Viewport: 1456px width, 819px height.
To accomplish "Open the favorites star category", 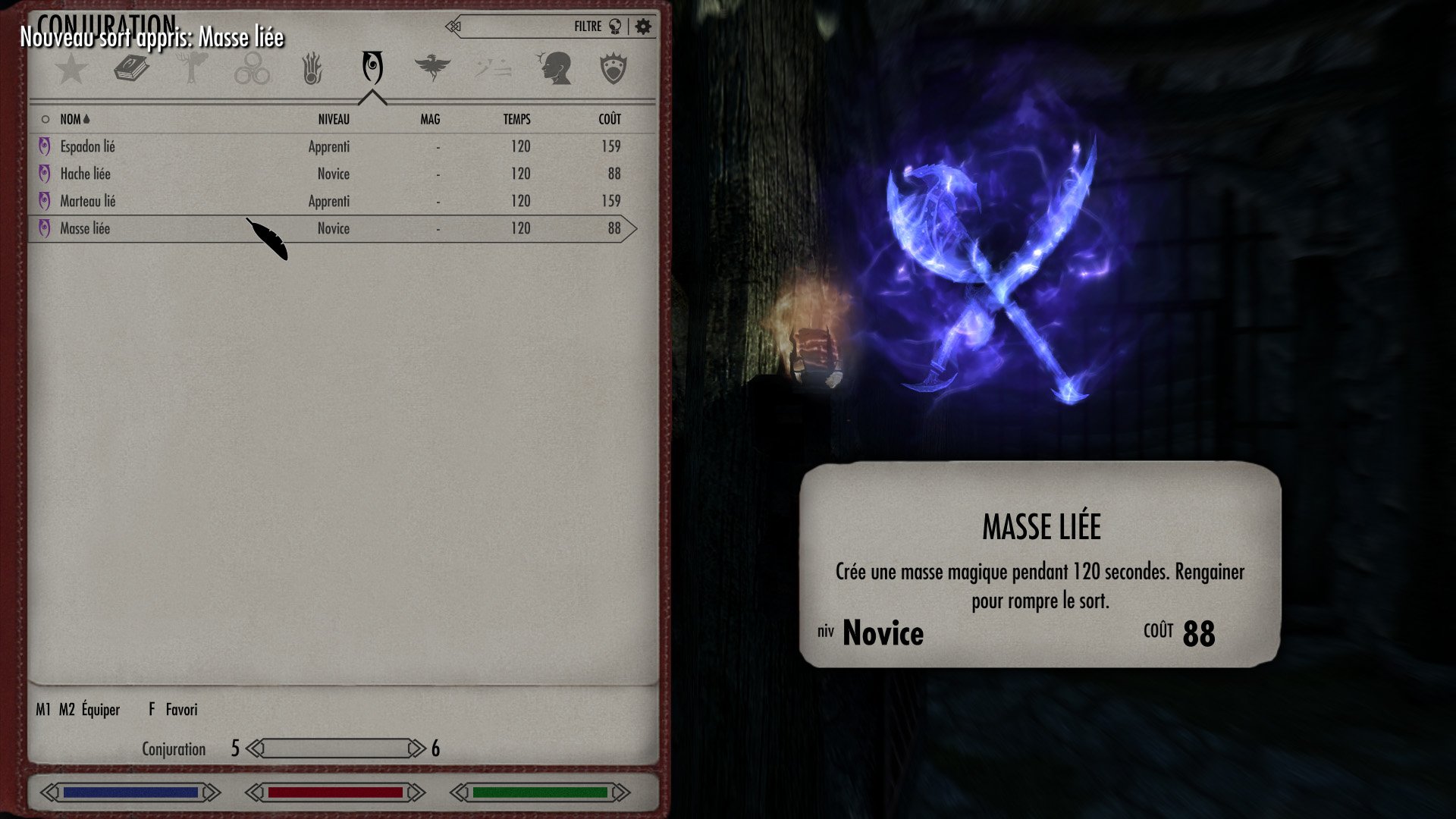I will click(72, 69).
